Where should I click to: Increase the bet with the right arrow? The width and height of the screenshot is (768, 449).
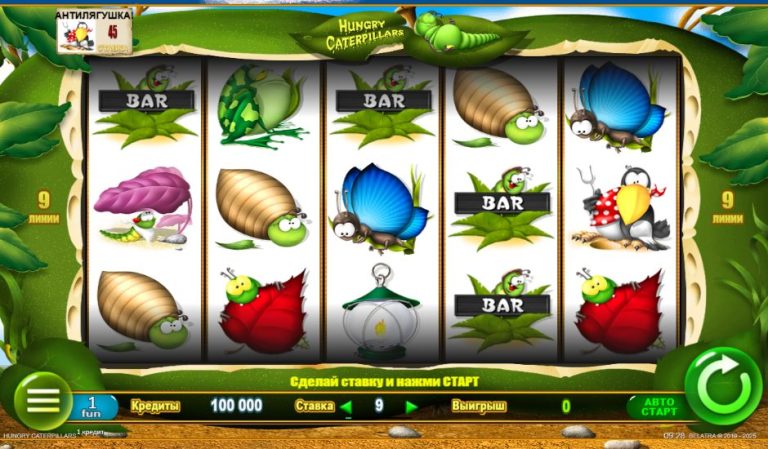[410, 406]
